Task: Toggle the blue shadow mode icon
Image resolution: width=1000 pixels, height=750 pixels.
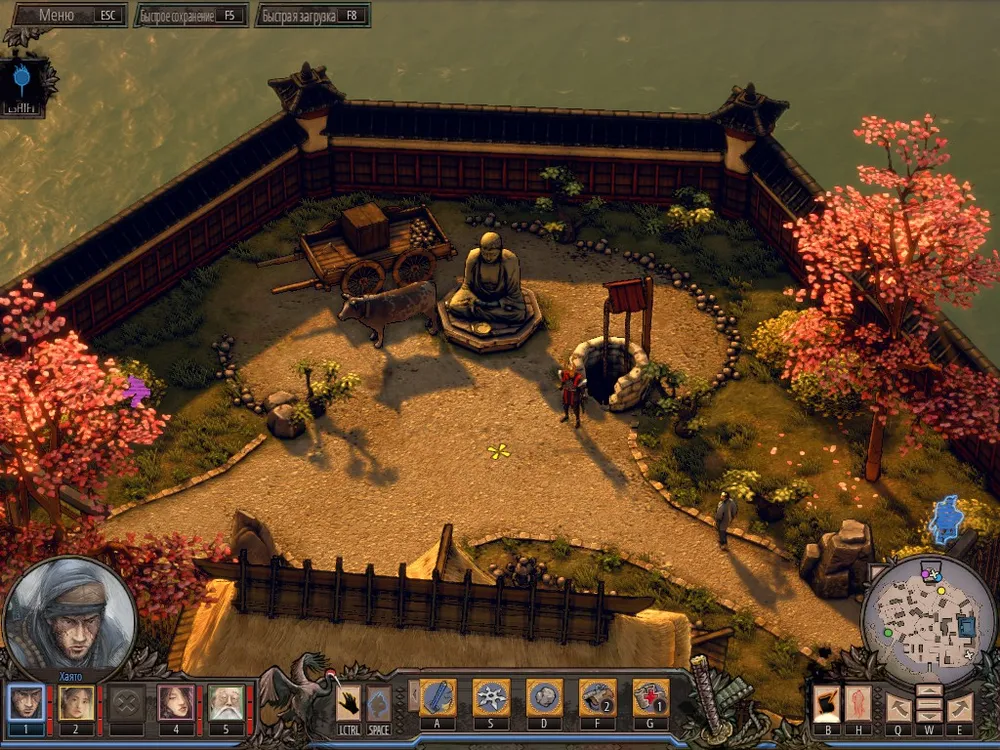Action: 22,80
